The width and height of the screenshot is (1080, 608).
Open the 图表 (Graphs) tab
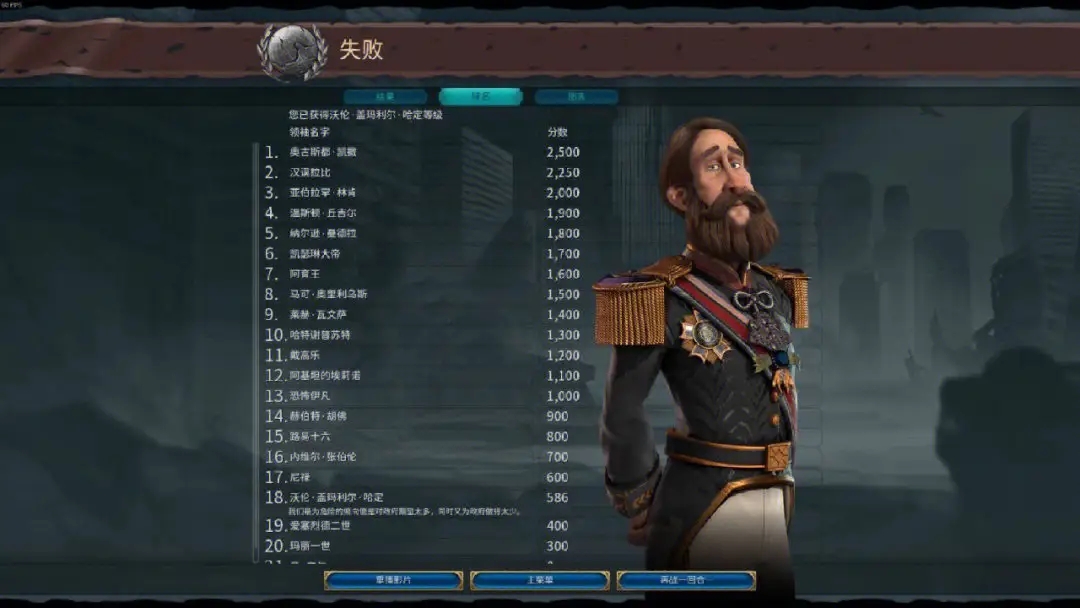coord(576,97)
